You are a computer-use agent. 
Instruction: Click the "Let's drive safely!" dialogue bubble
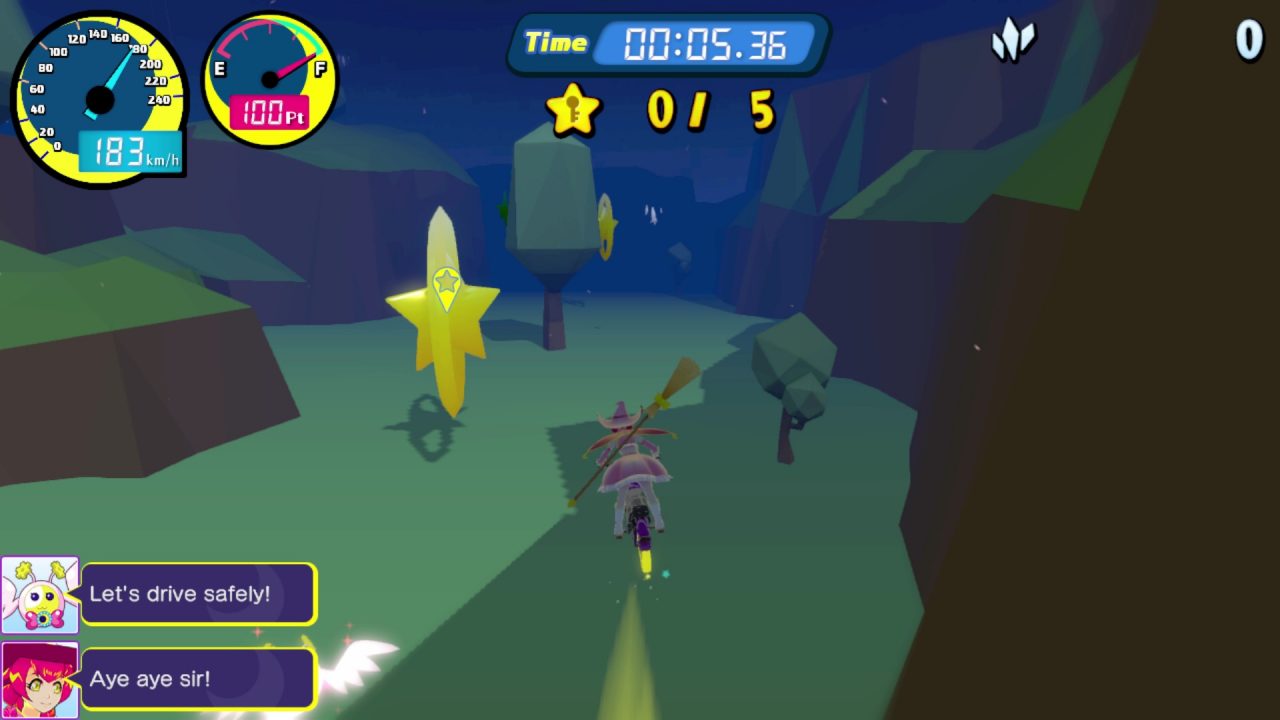[199, 594]
